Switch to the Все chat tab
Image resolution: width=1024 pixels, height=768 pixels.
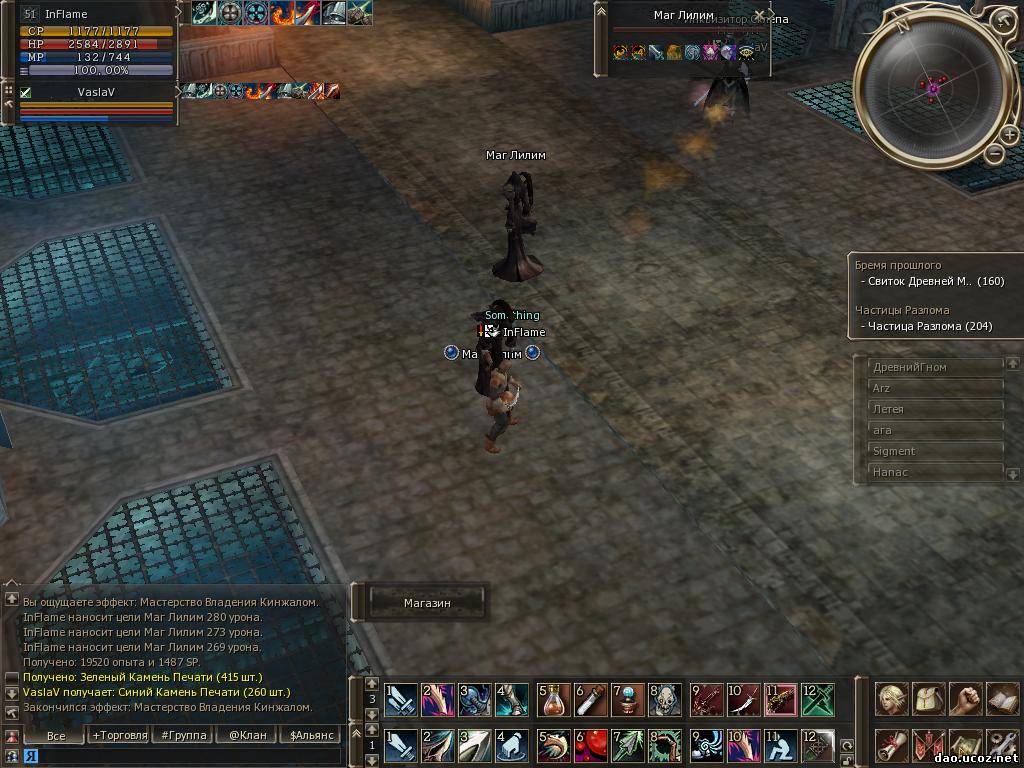coord(56,736)
